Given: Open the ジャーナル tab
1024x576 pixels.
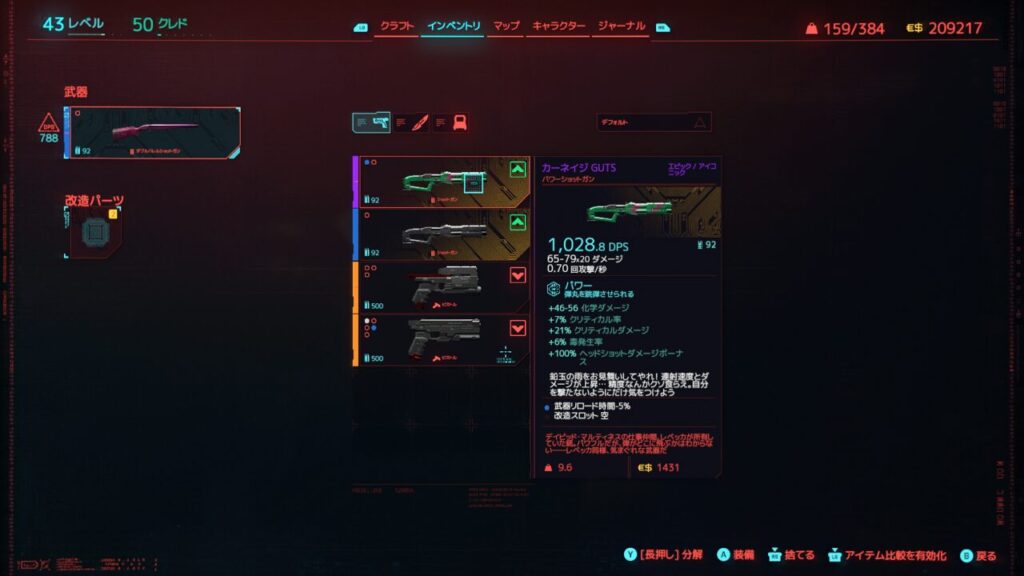Looking at the screenshot, I should click(621, 26).
